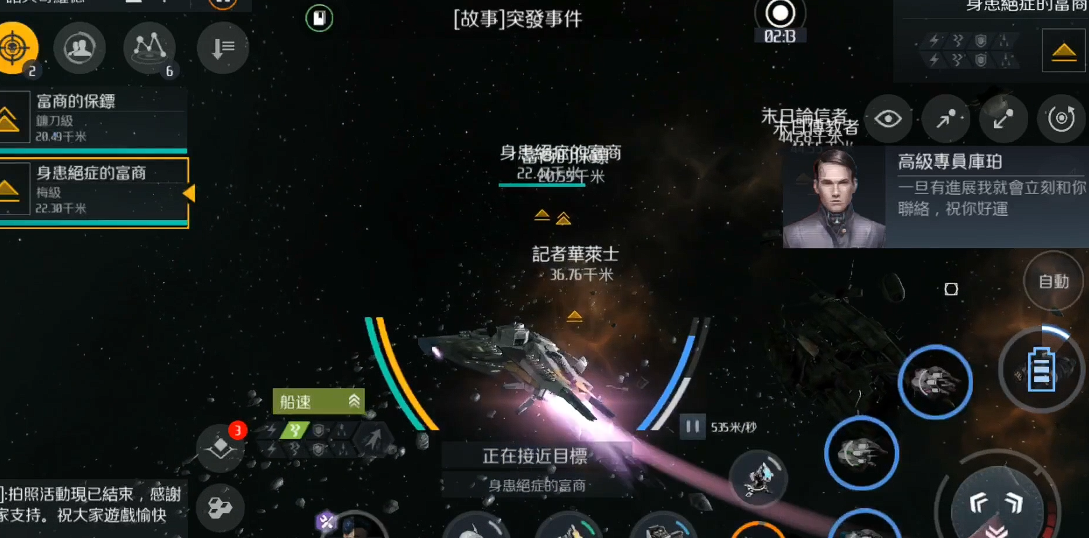Activate the top blue-ringed weapon module
This screenshot has height=538, width=1089.
935,381
